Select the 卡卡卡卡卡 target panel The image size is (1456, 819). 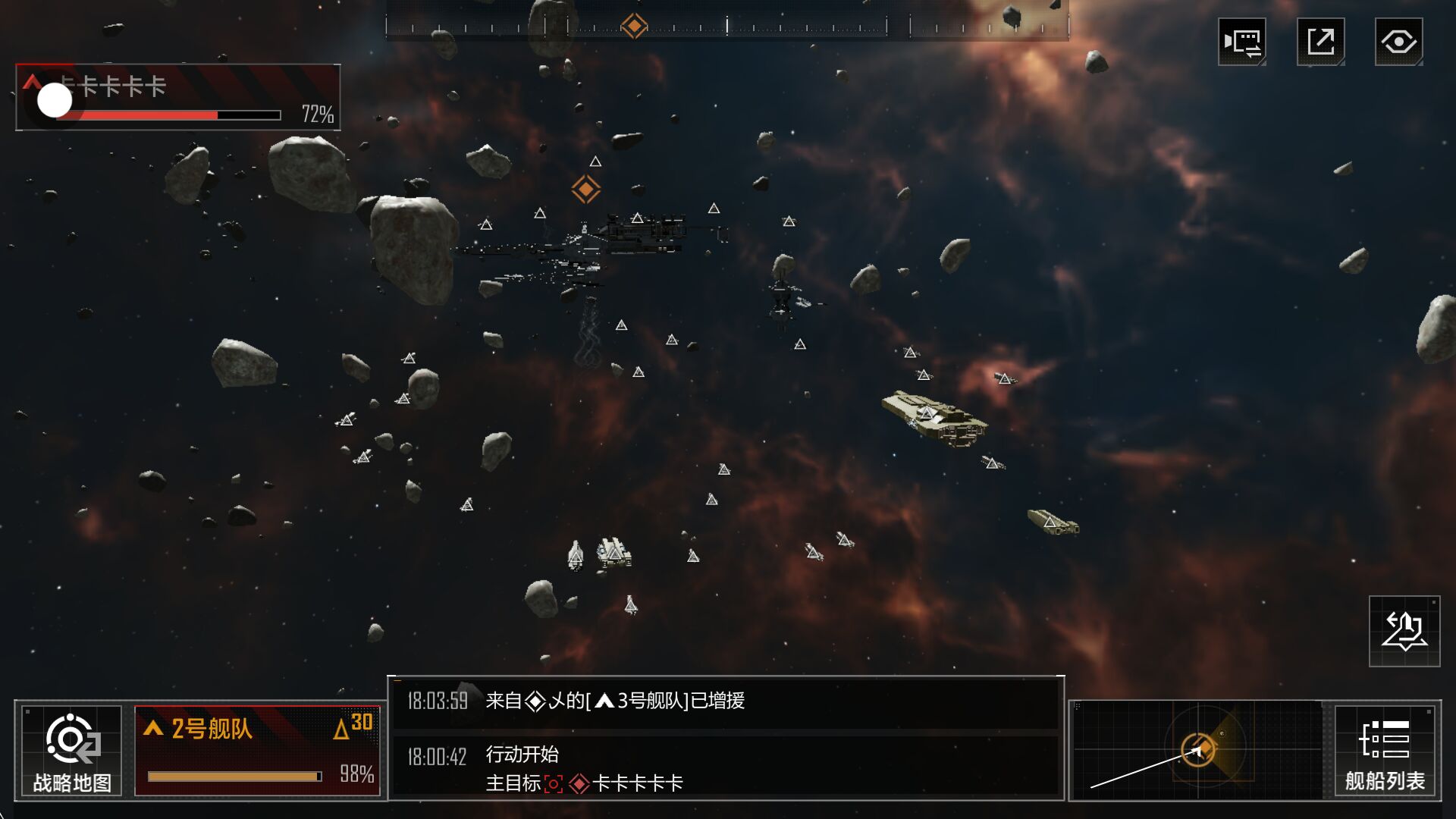coord(177,98)
